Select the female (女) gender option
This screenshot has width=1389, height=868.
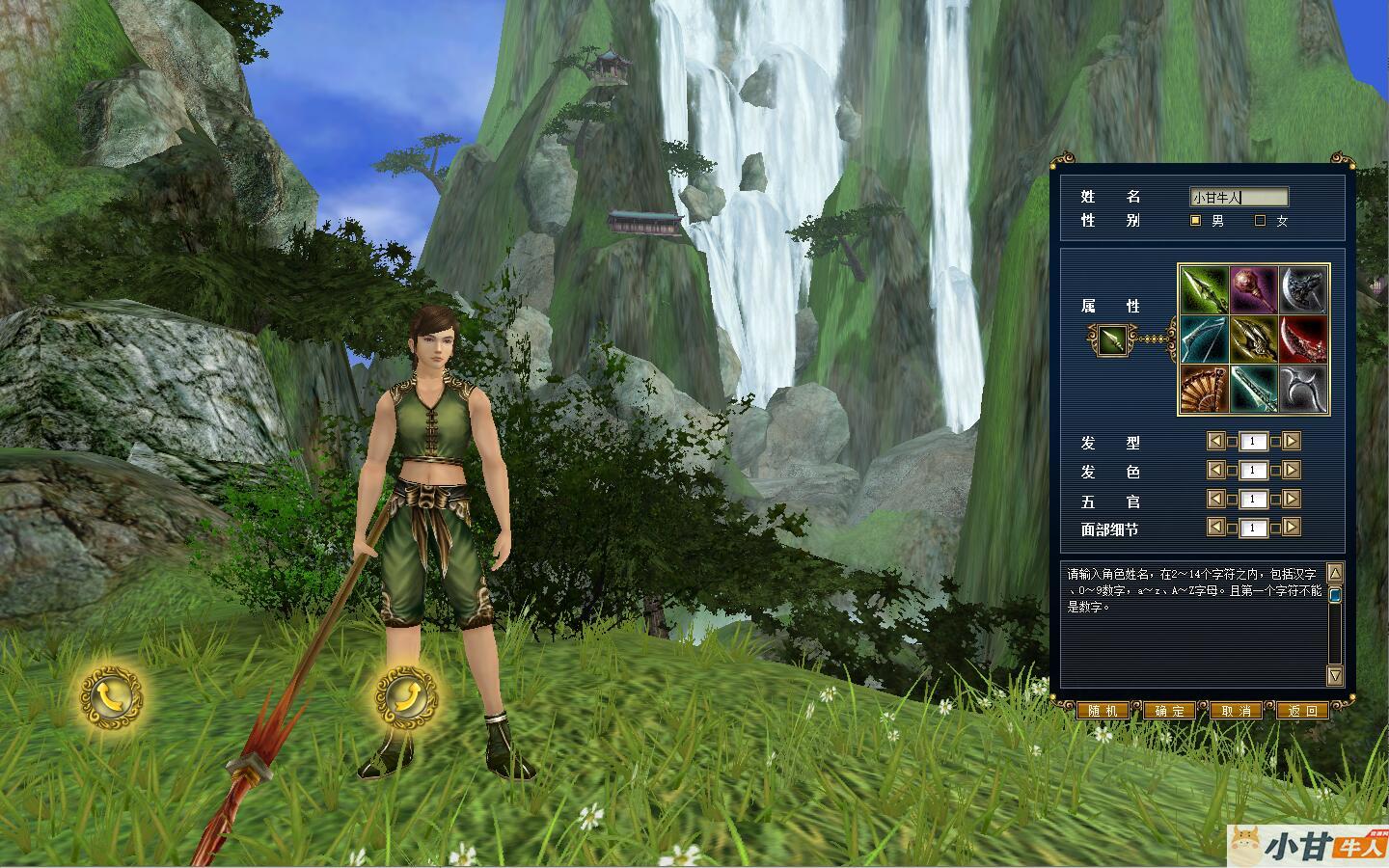1260,221
